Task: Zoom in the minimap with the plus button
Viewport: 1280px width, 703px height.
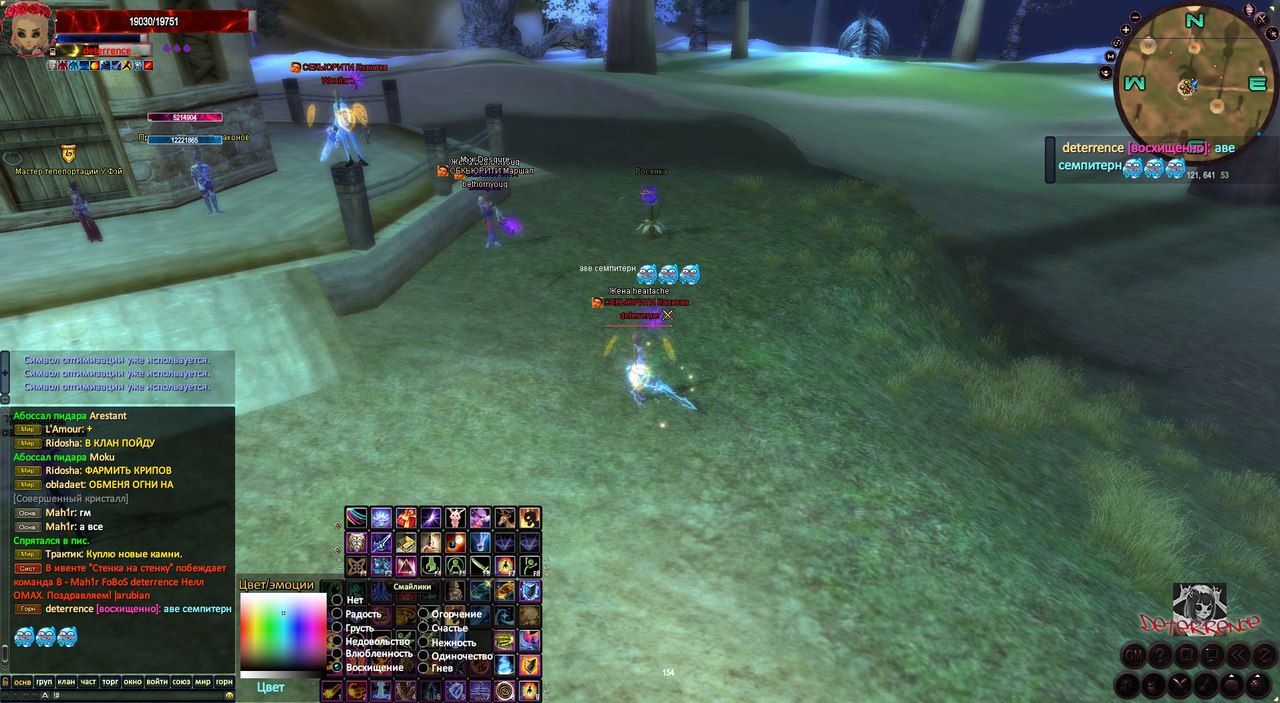Action: point(1125,30)
